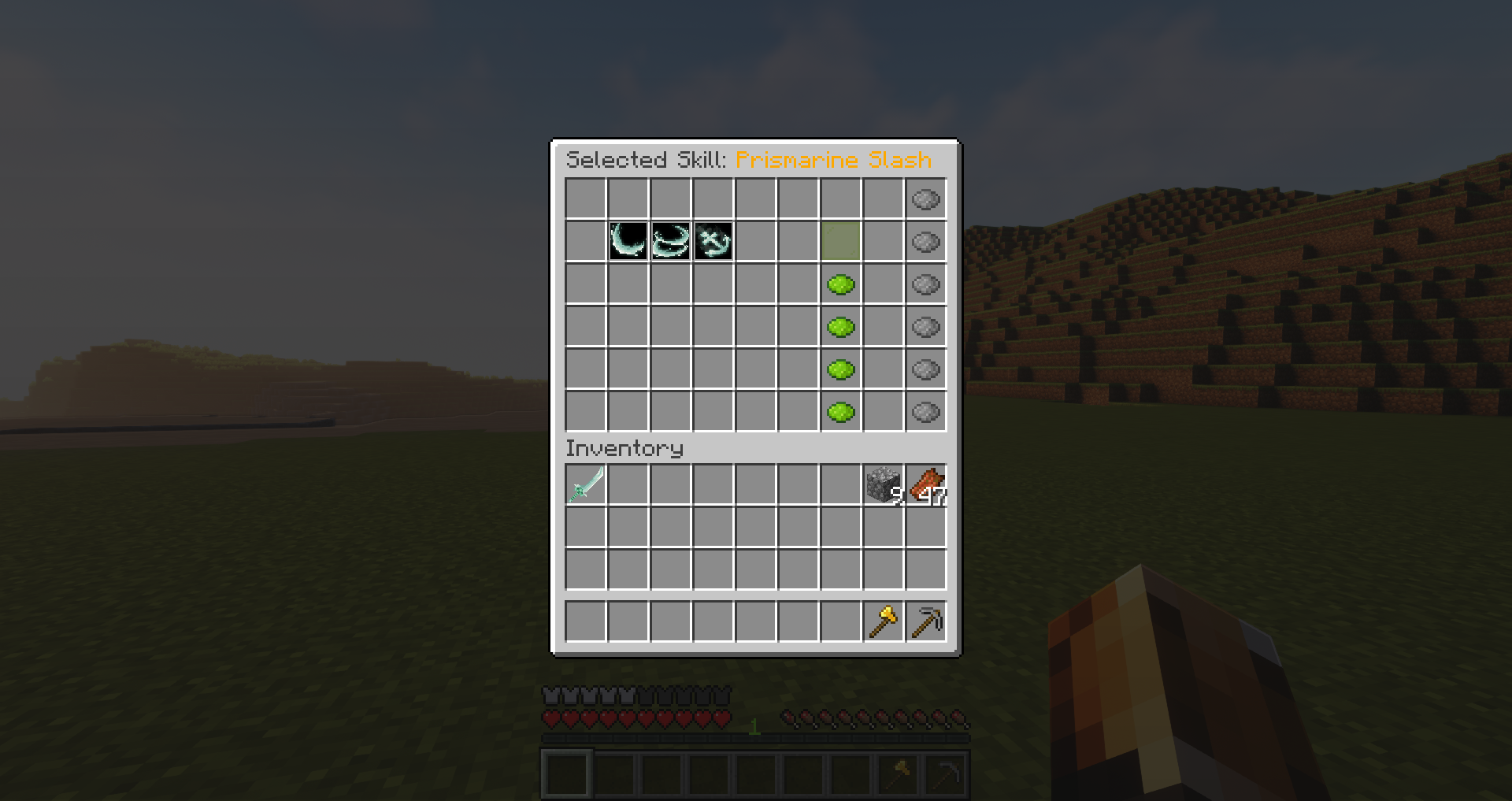Pick up the stack of 47 bricks

tap(925, 486)
